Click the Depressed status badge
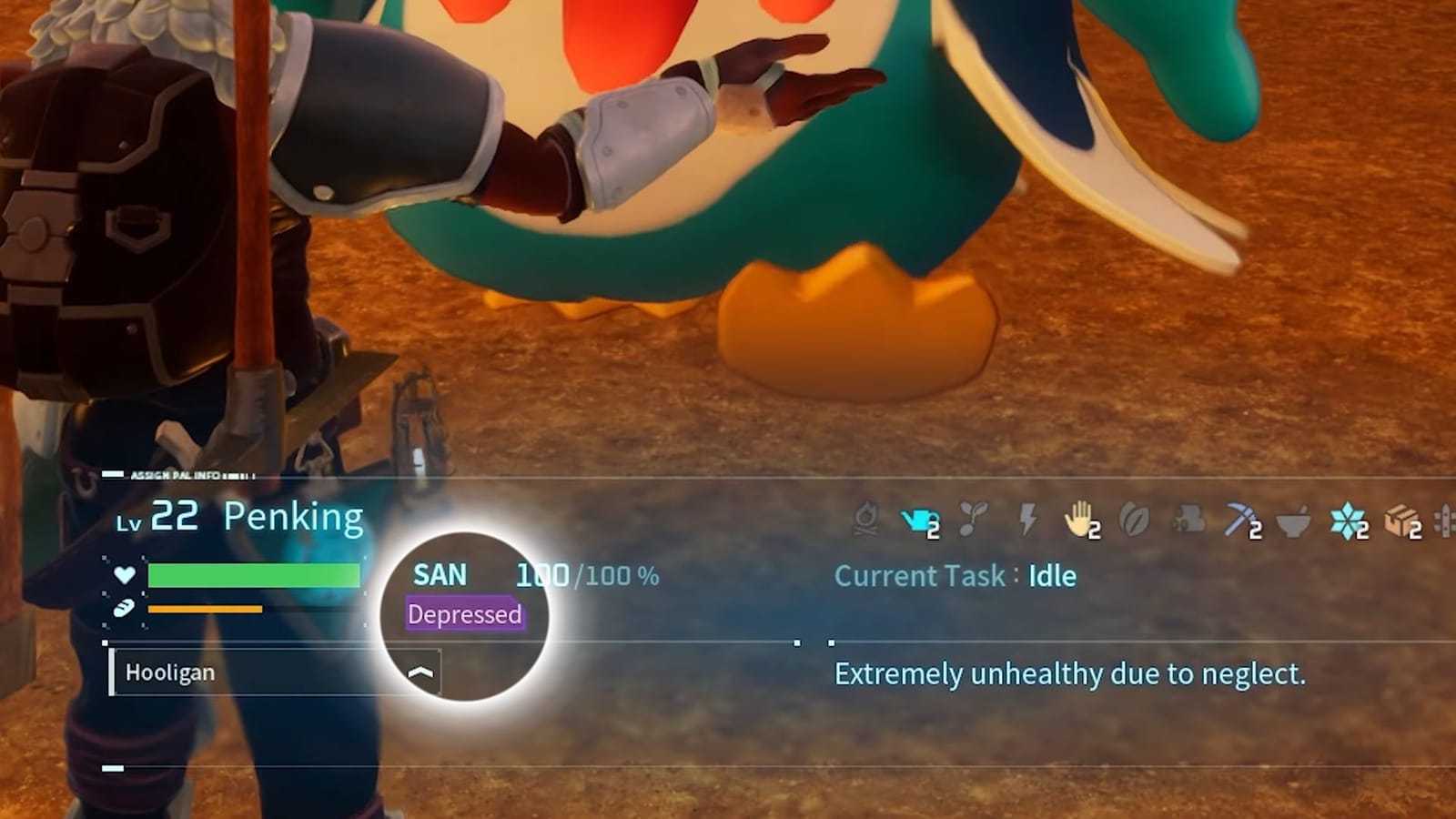This screenshot has width=1456, height=819. click(x=465, y=614)
